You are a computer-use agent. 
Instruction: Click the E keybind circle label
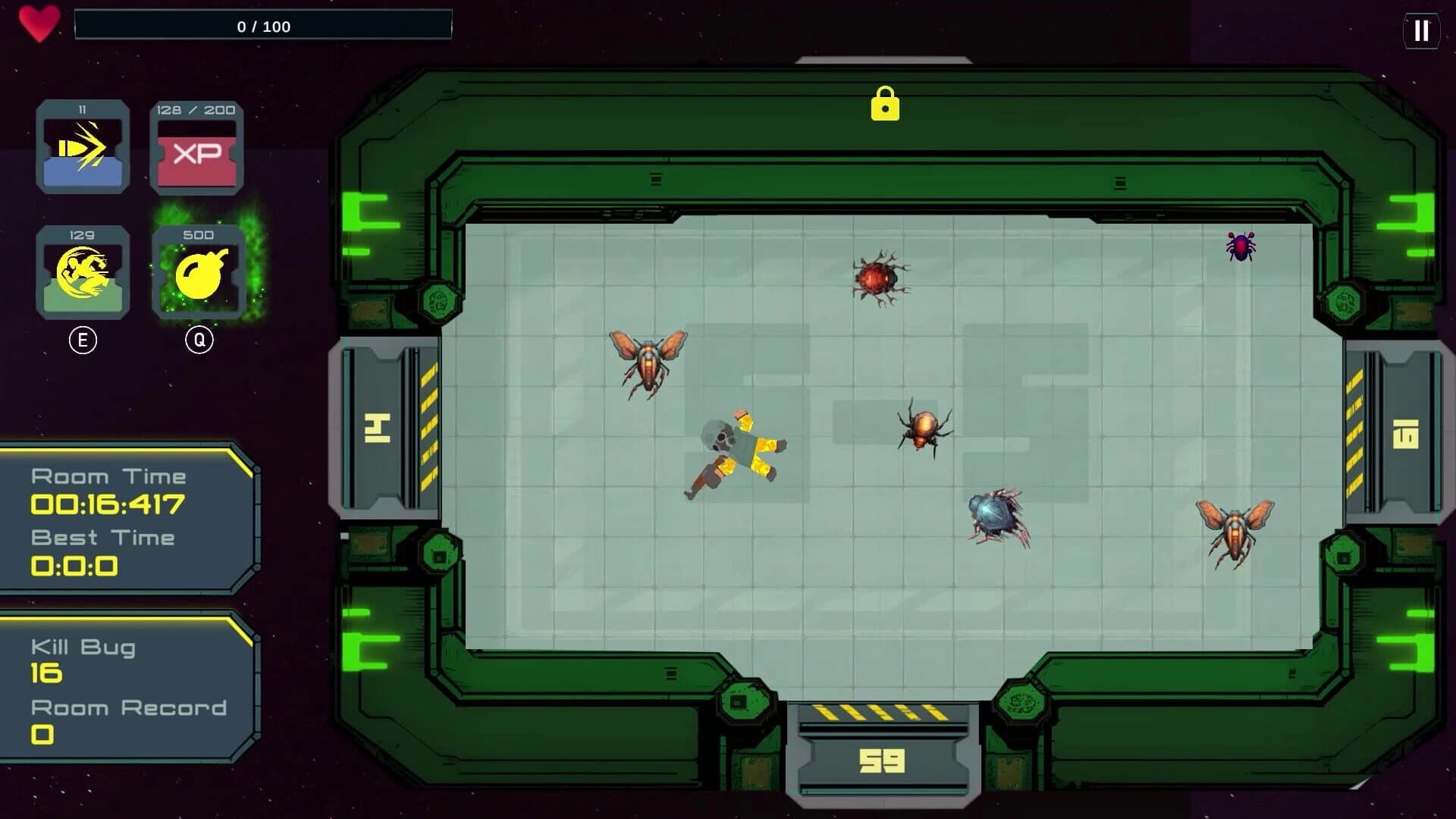(83, 340)
